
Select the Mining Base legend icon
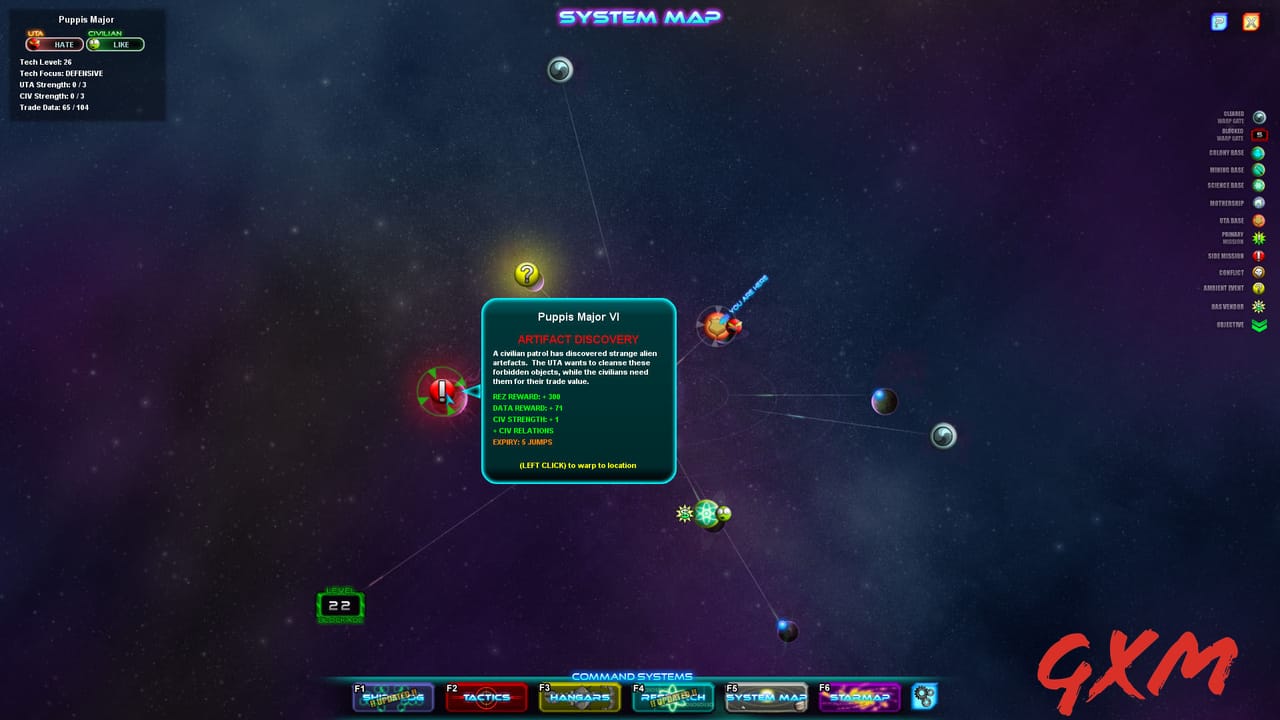coord(1260,169)
